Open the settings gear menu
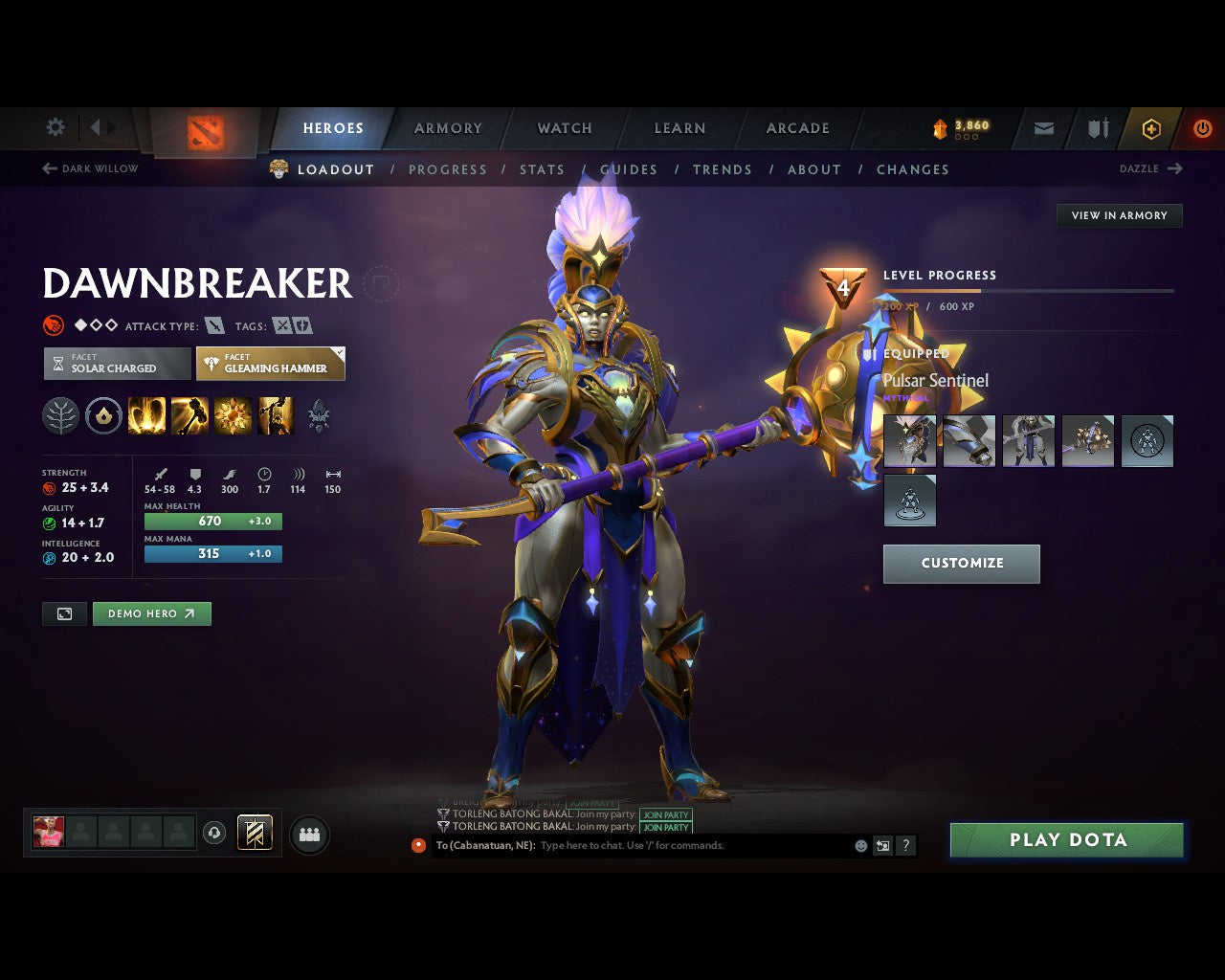The height and width of the screenshot is (980, 1225). coord(55,127)
